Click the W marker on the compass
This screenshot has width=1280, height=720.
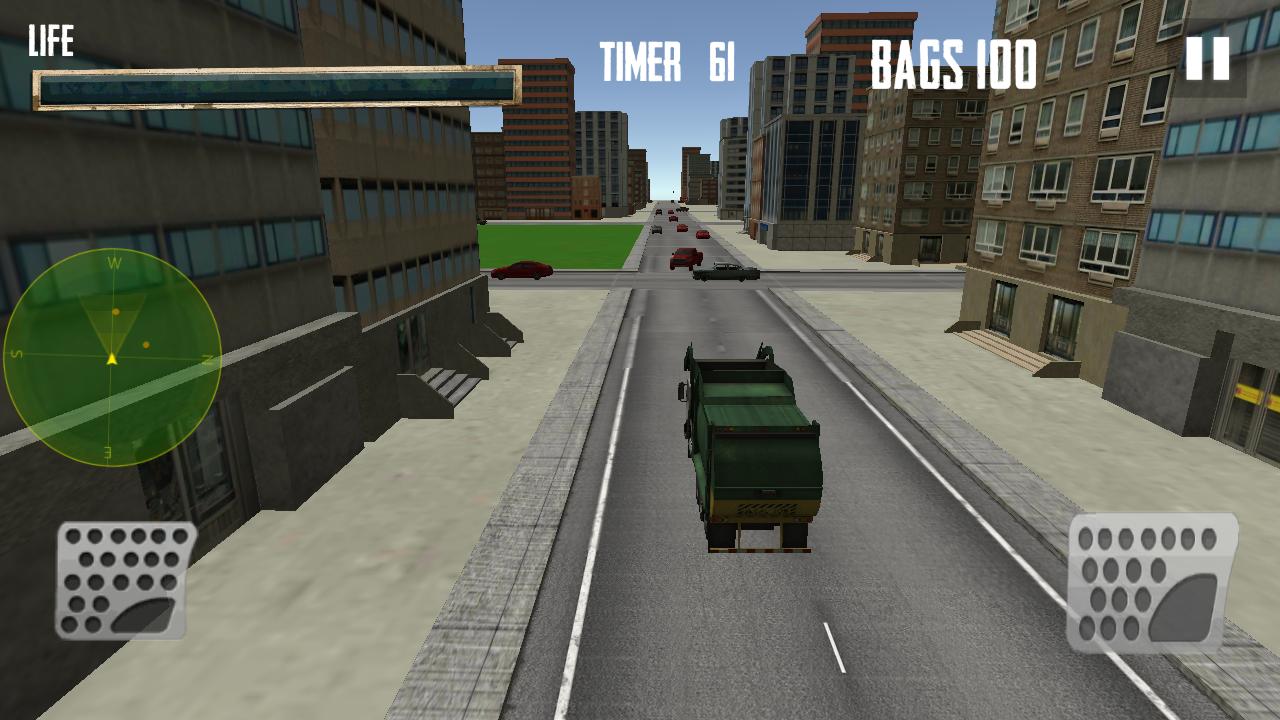tap(115, 263)
